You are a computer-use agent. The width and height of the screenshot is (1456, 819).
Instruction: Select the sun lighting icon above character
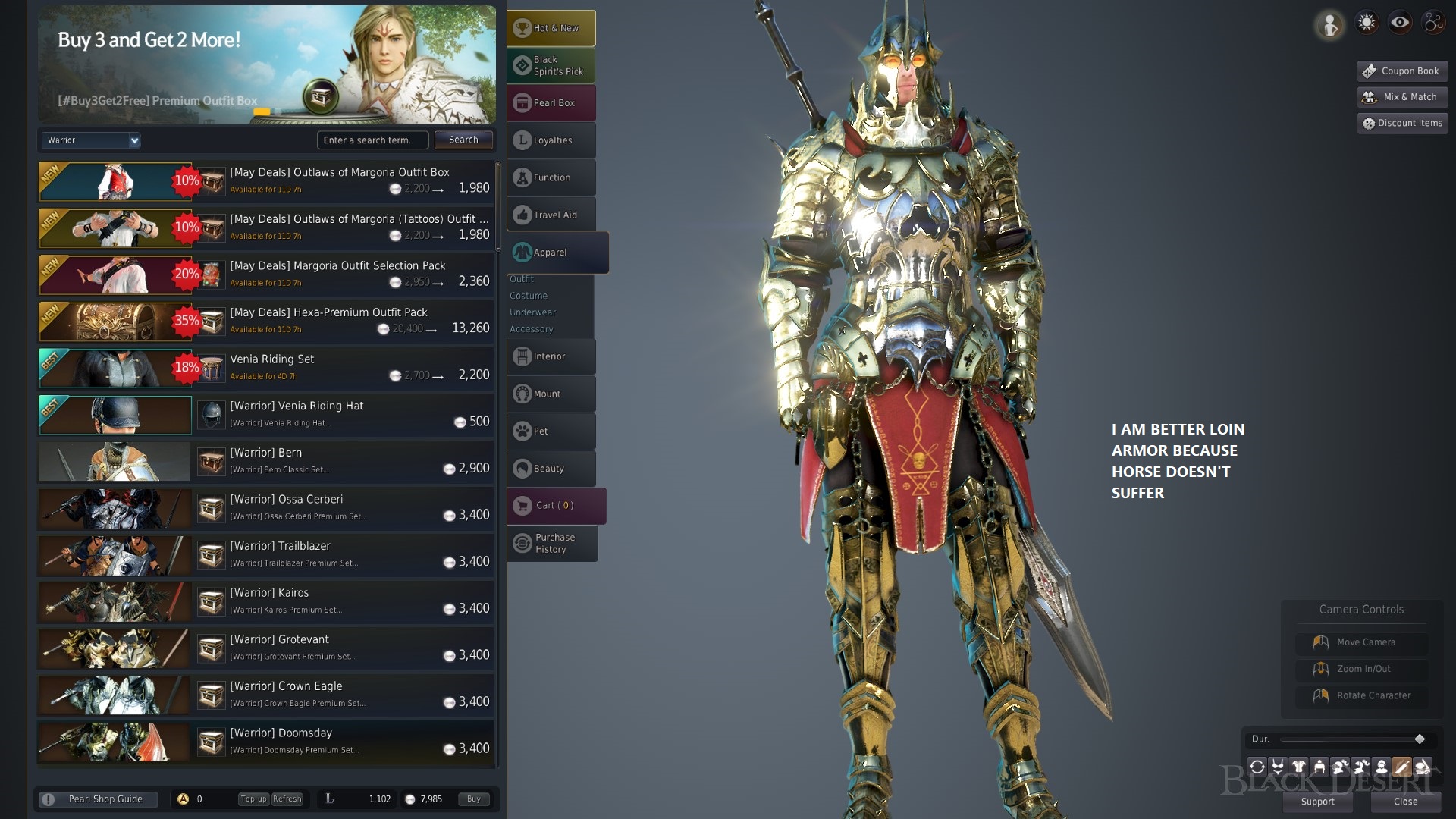tap(1366, 23)
